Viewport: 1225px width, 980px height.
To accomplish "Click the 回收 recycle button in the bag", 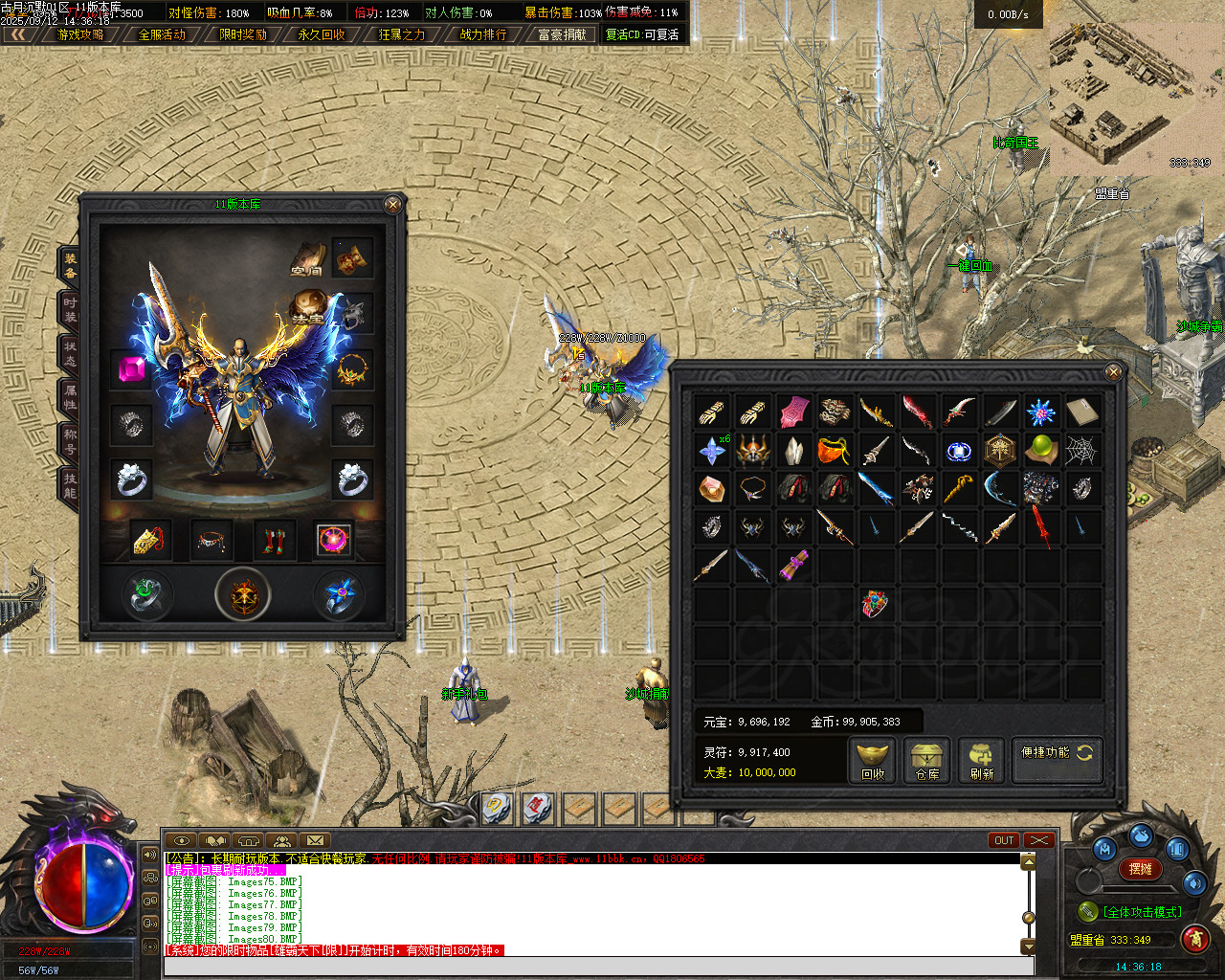I will pyautogui.click(x=872, y=761).
